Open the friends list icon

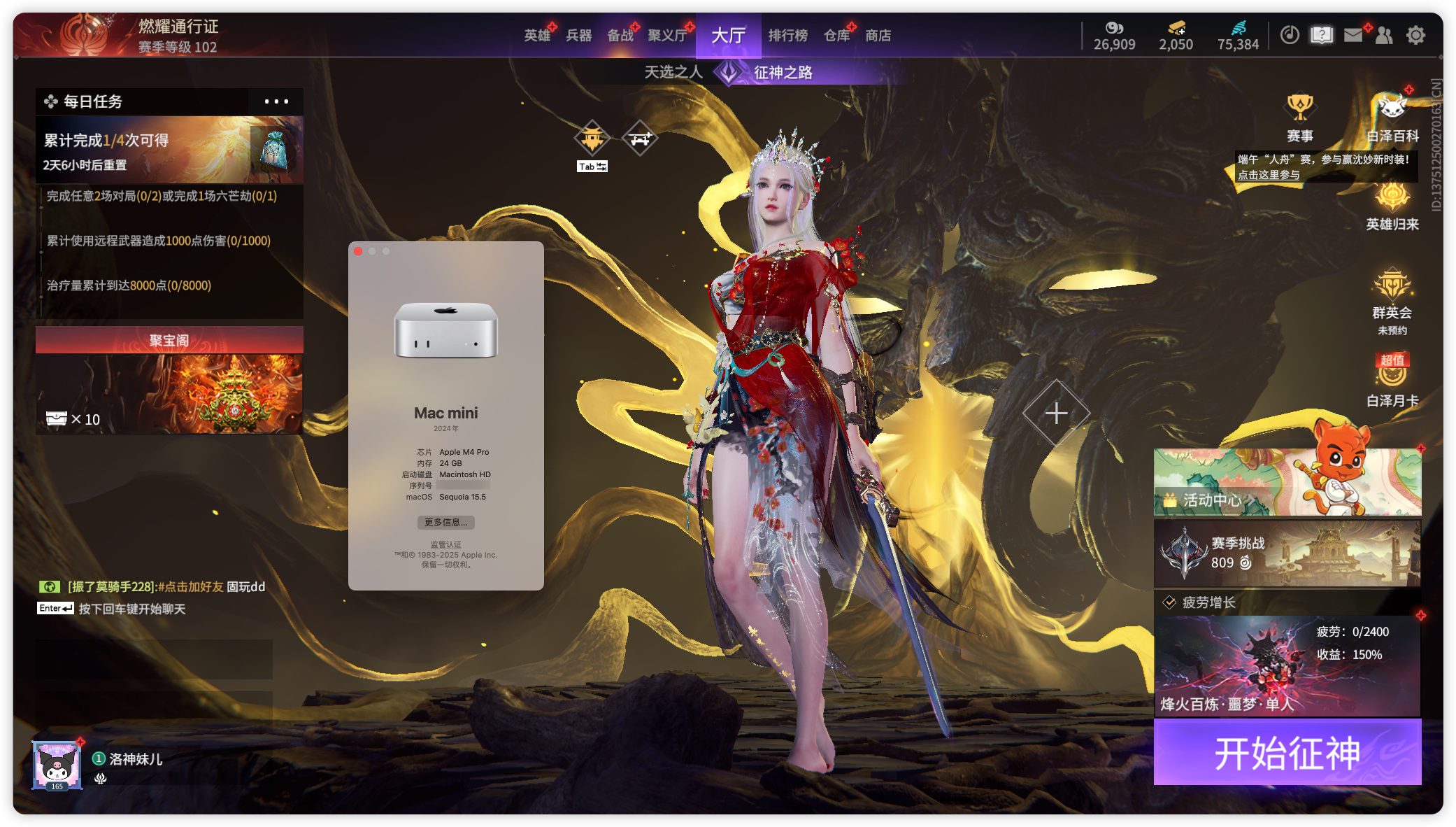(1384, 35)
